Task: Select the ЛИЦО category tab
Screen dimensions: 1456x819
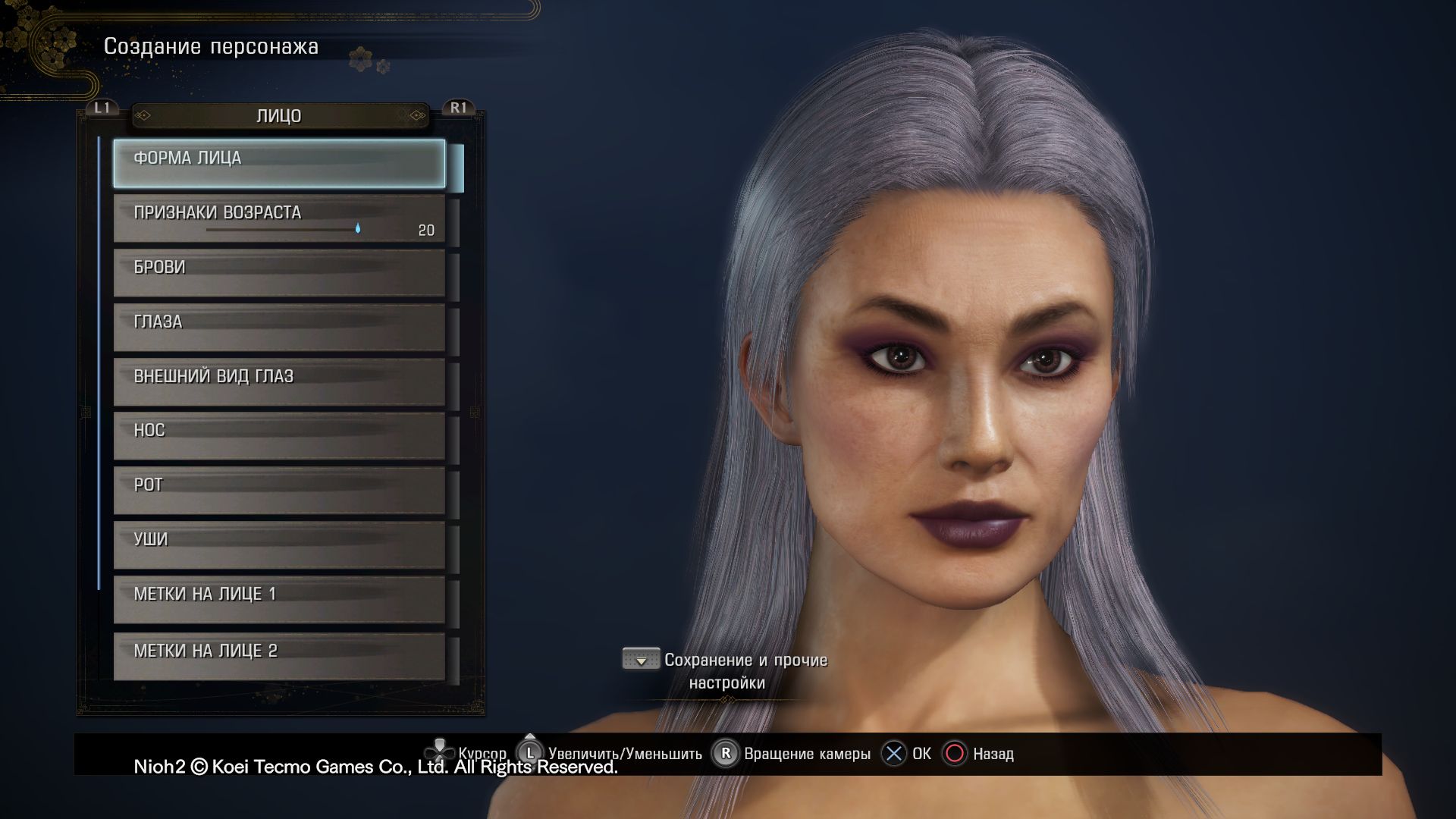Action: [278, 116]
